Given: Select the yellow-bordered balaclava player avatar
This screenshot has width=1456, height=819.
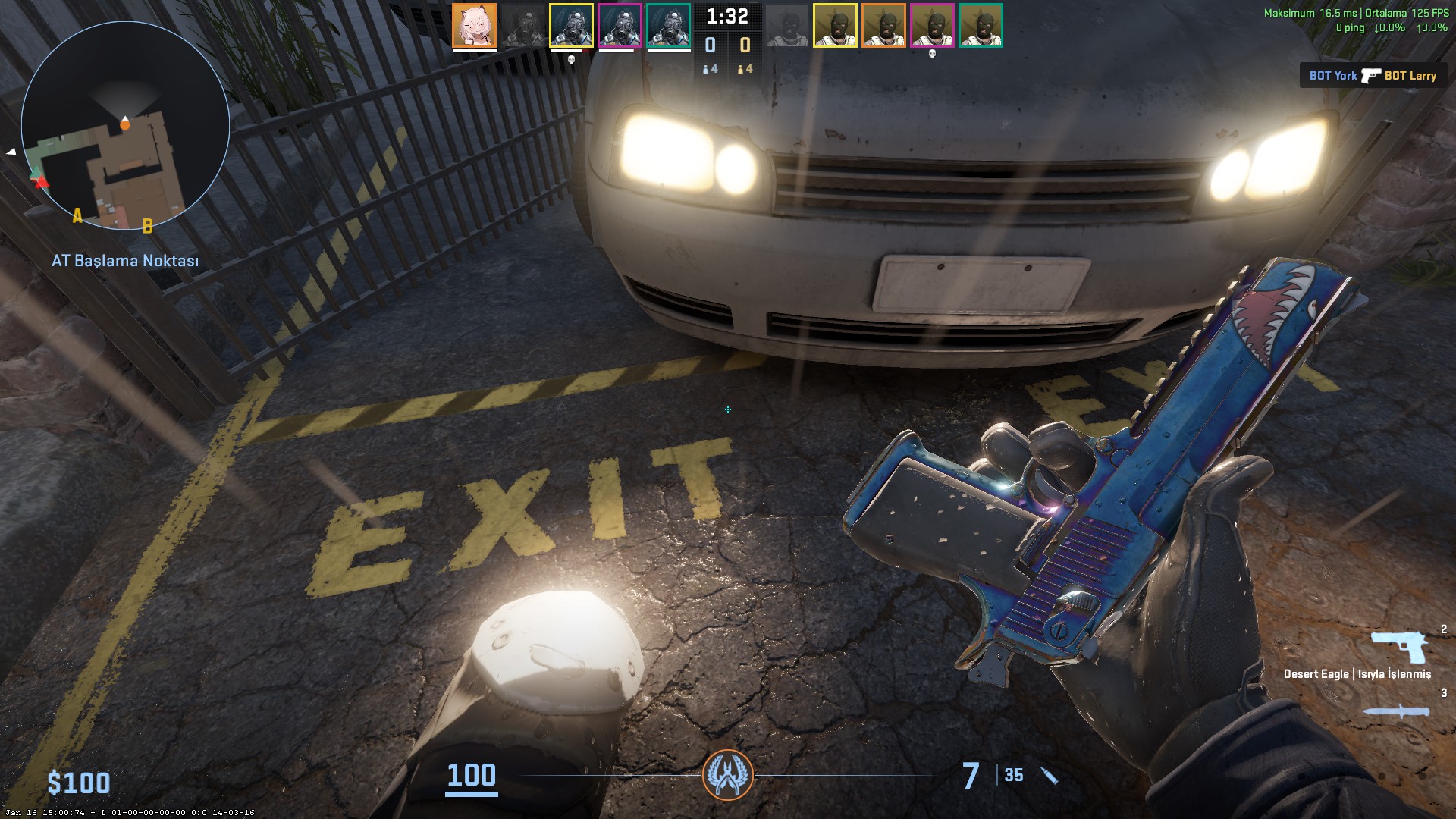Looking at the screenshot, I should point(835,25).
